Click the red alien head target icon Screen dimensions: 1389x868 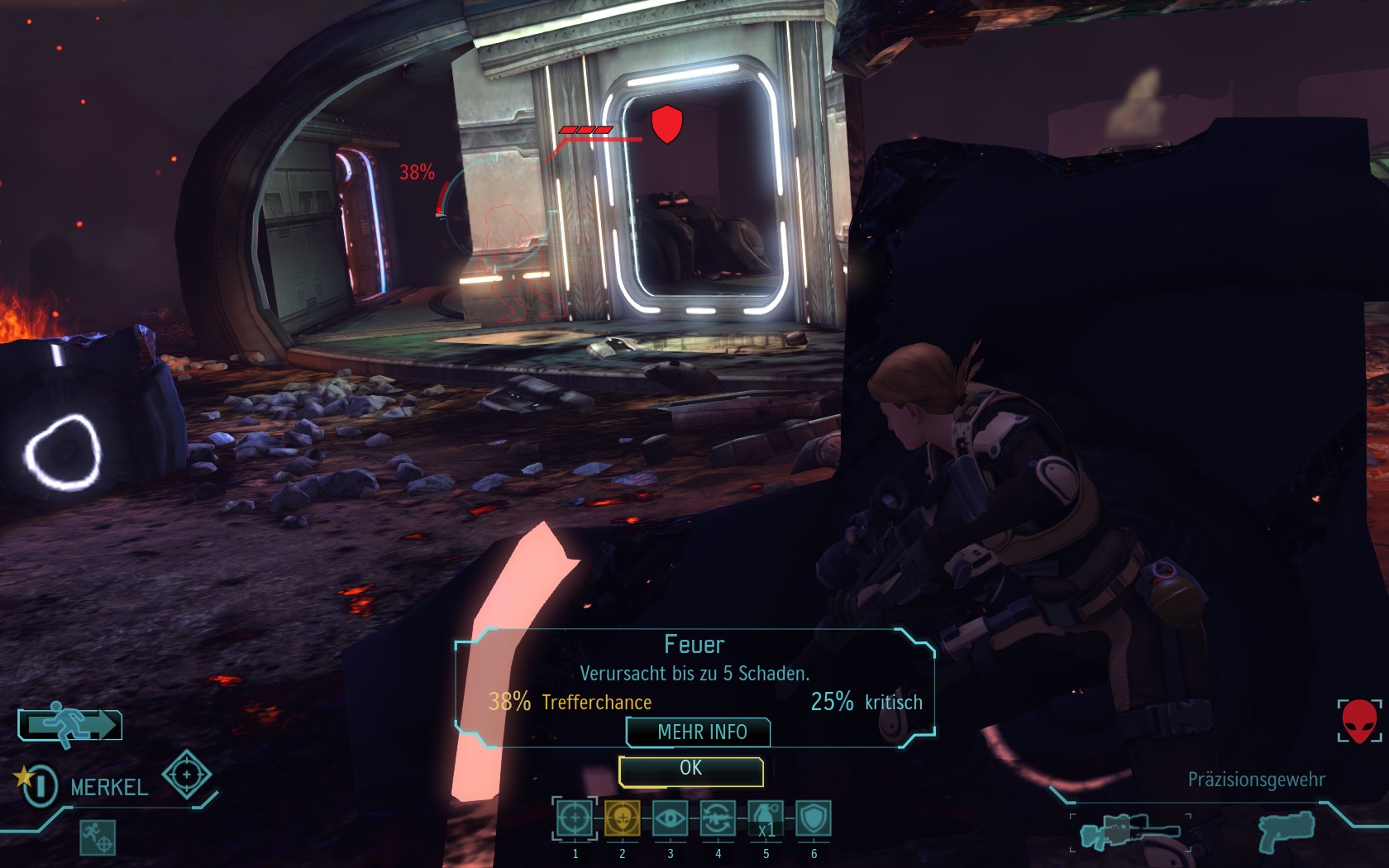[x=1359, y=721]
